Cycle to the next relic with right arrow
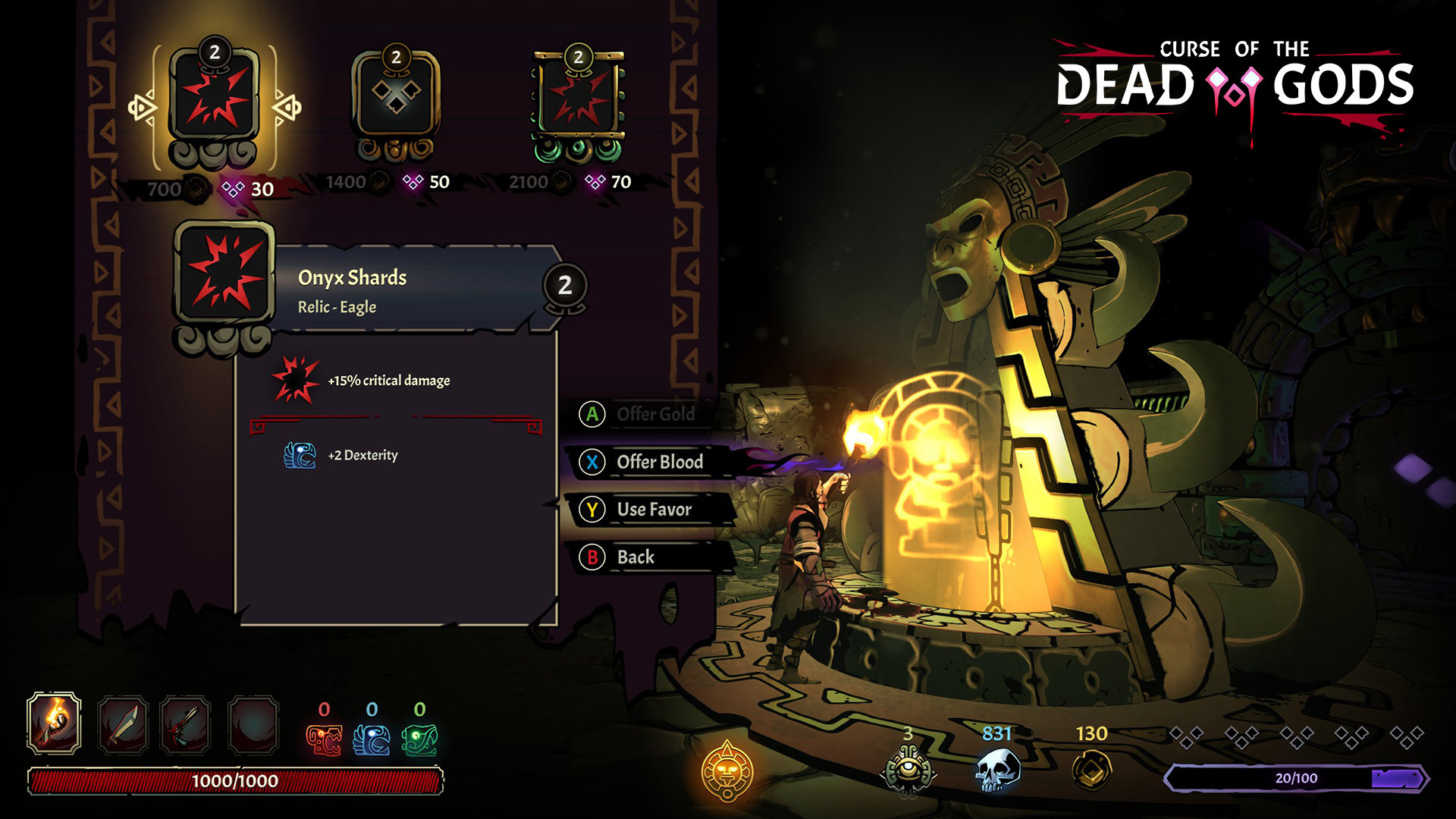Screen dimensions: 1456x819 click(287, 107)
